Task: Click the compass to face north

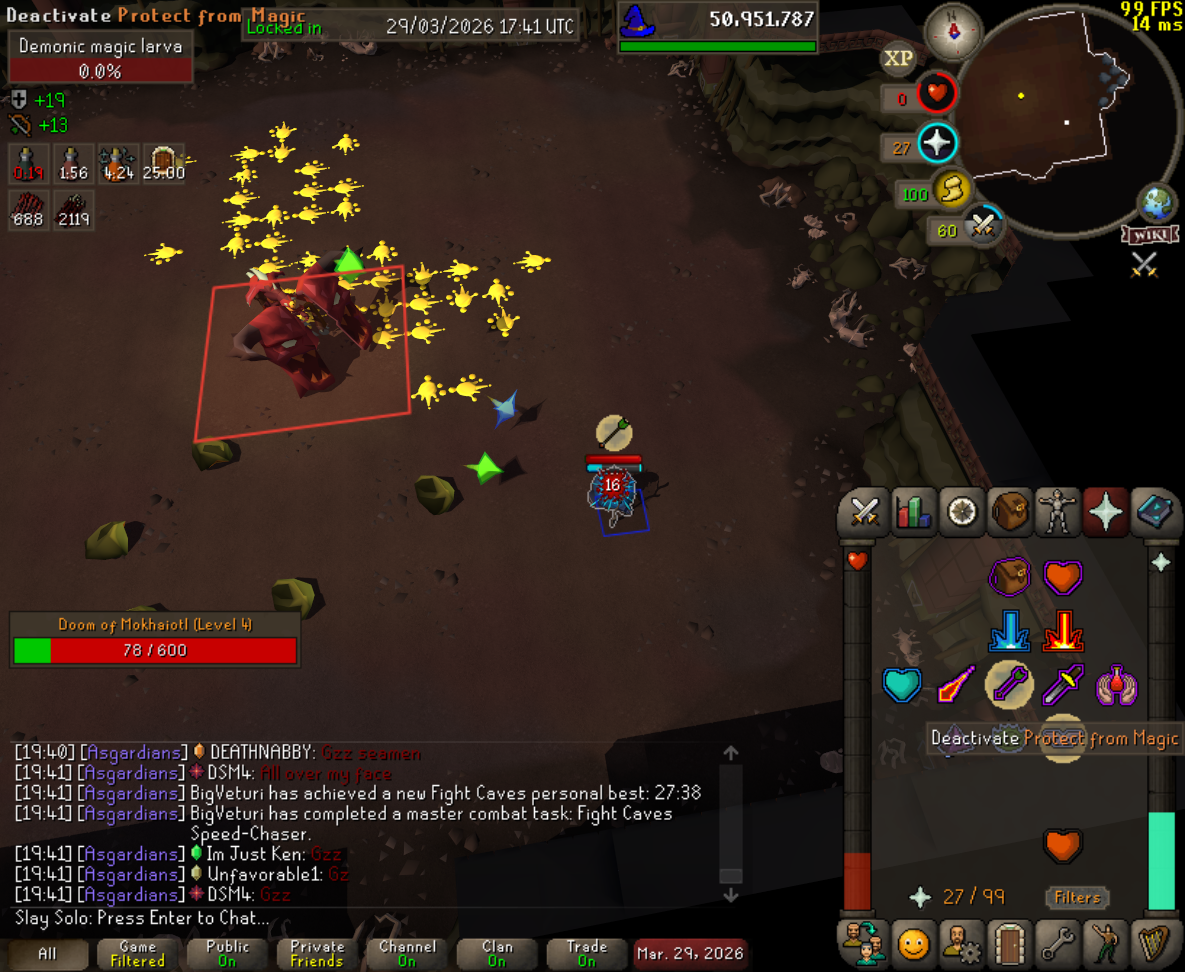Action: coord(949,32)
